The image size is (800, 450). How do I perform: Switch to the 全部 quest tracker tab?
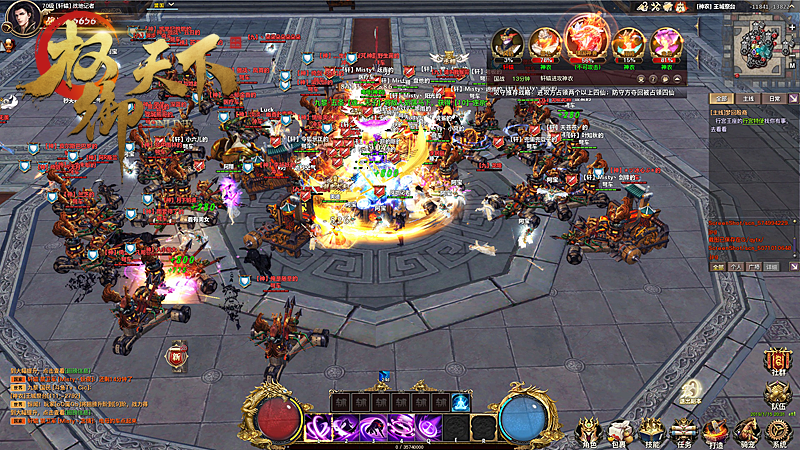[719, 99]
